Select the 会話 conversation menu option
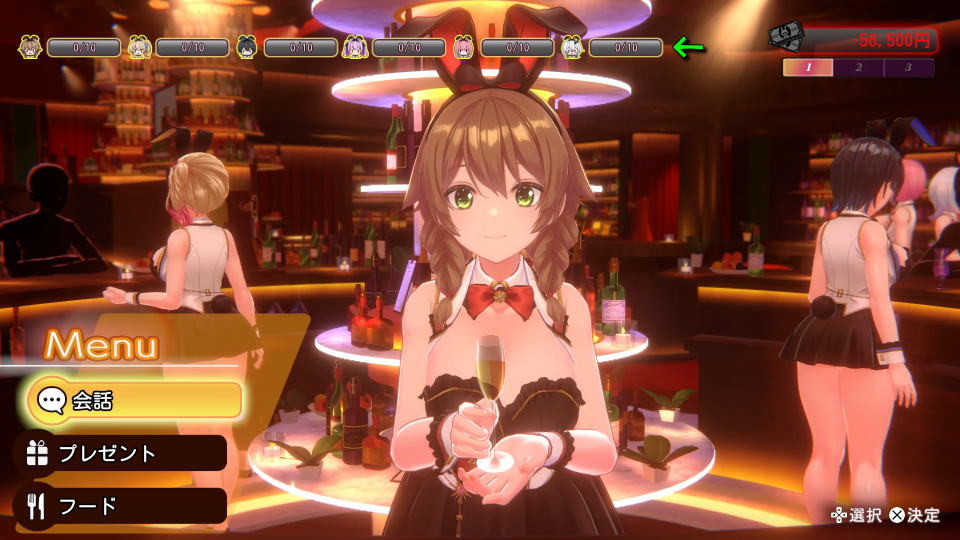Image resolution: width=960 pixels, height=540 pixels. tap(135, 401)
